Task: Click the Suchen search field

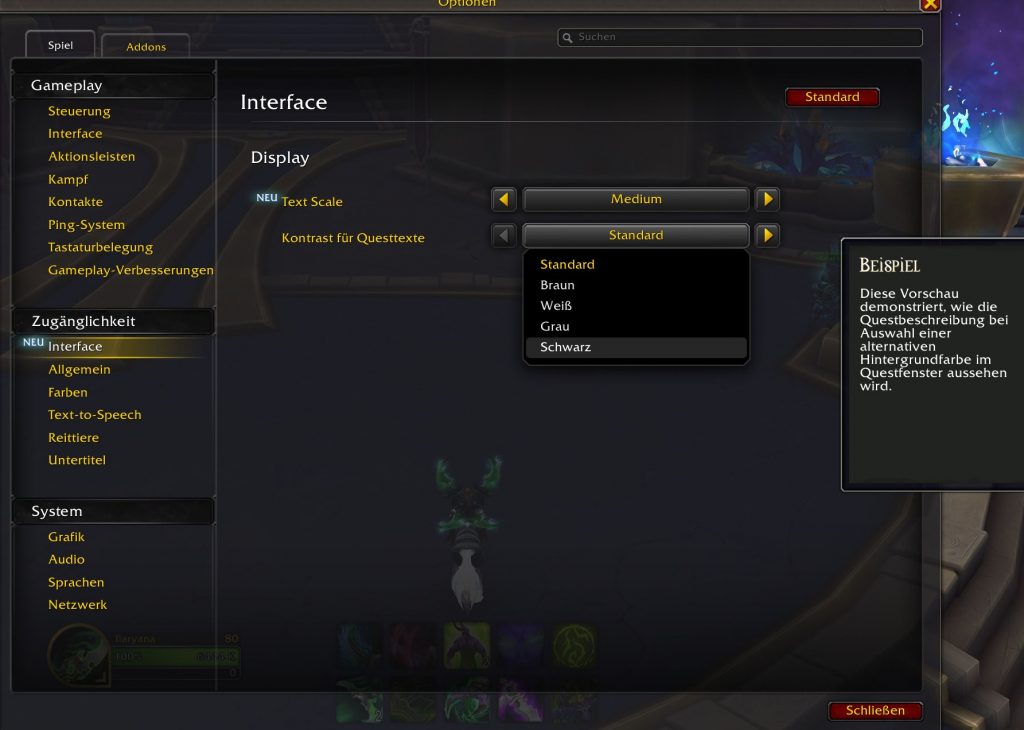Action: (x=740, y=37)
